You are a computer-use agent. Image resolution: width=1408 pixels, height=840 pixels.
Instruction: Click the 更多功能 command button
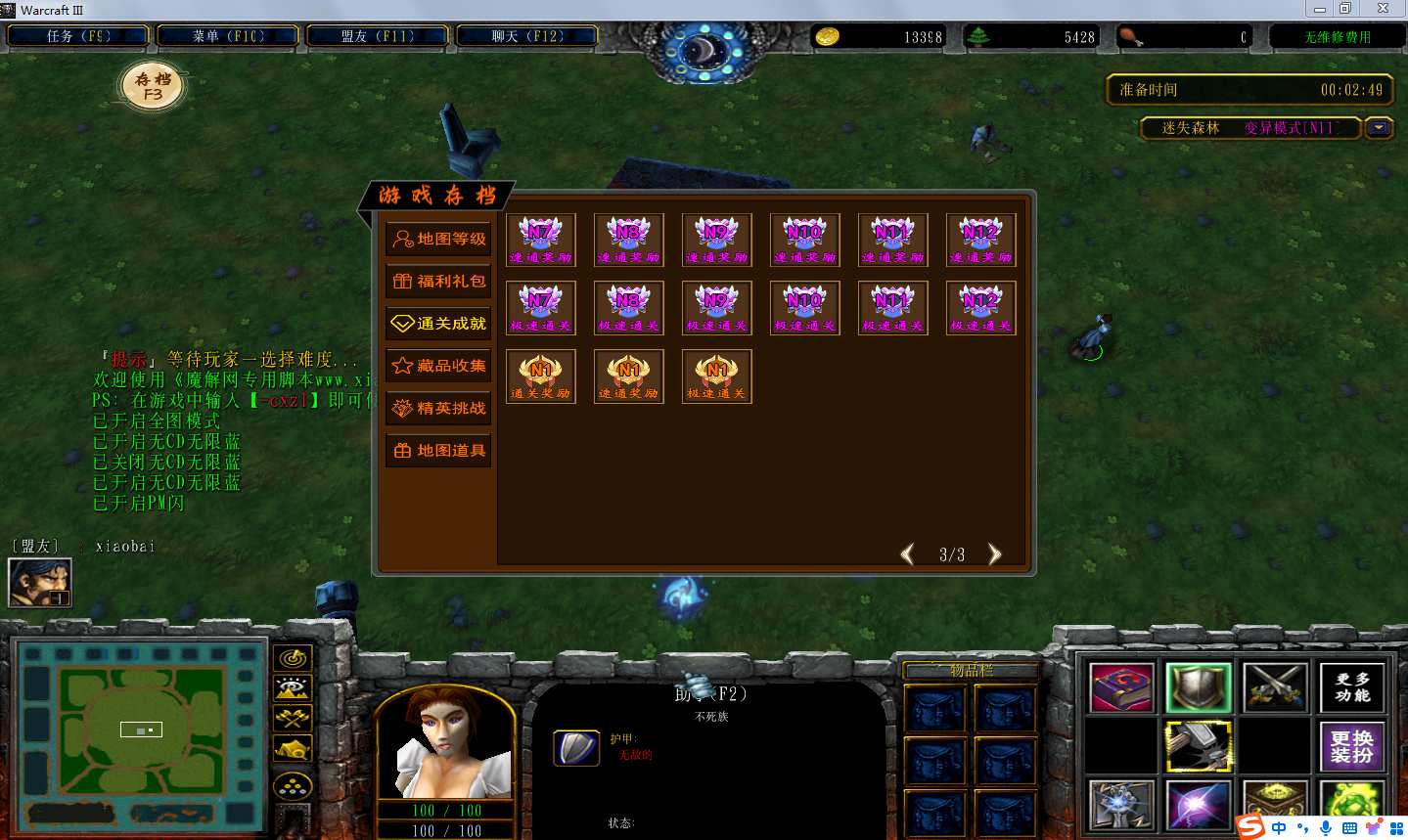[1352, 687]
